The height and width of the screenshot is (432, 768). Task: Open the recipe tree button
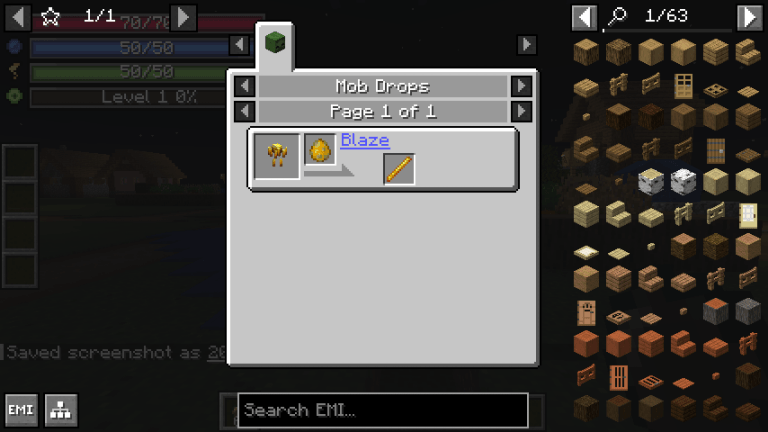pyautogui.click(x=61, y=410)
